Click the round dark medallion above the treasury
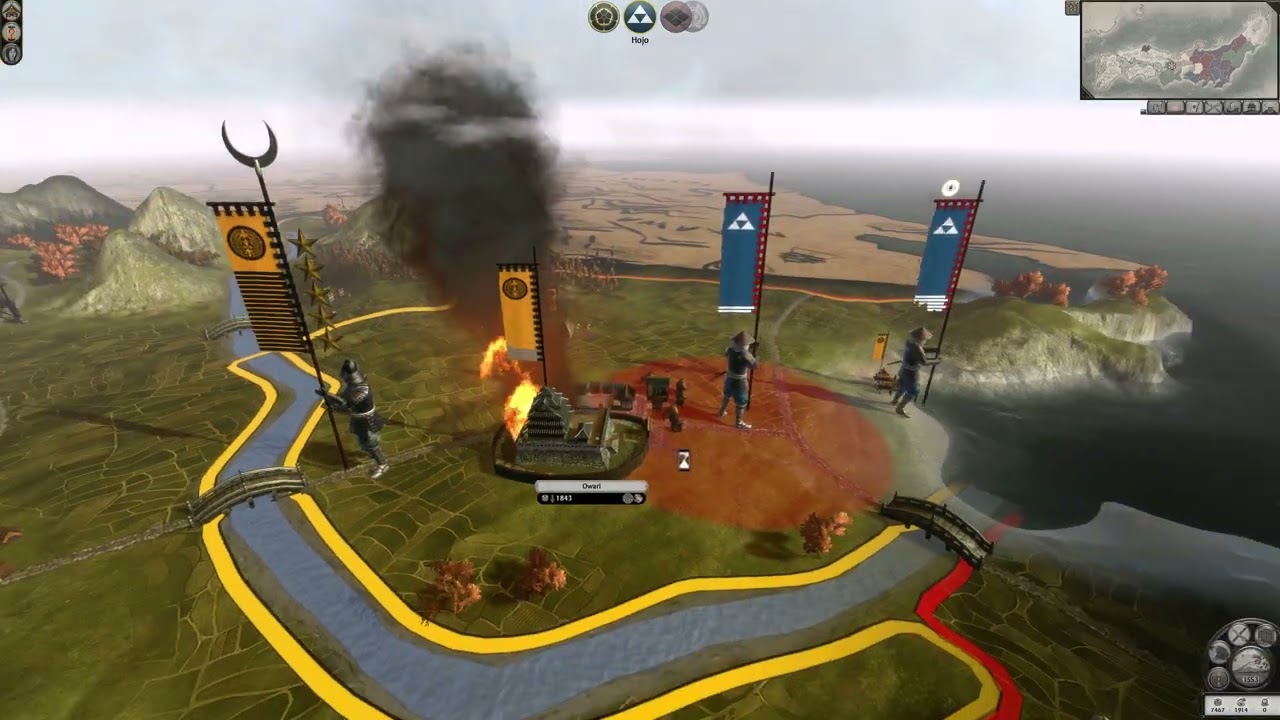This screenshot has height=720, width=1280. (x=1218, y=678)
